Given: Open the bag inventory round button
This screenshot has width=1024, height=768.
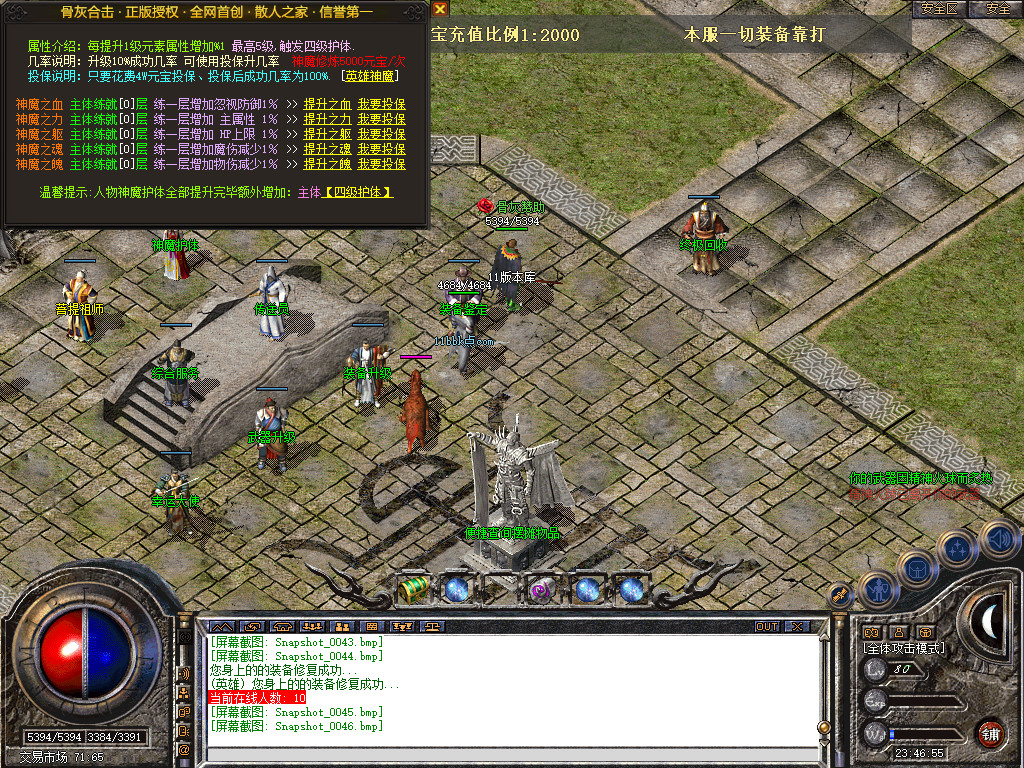Looking at the screenshot, I should point(917,568).
